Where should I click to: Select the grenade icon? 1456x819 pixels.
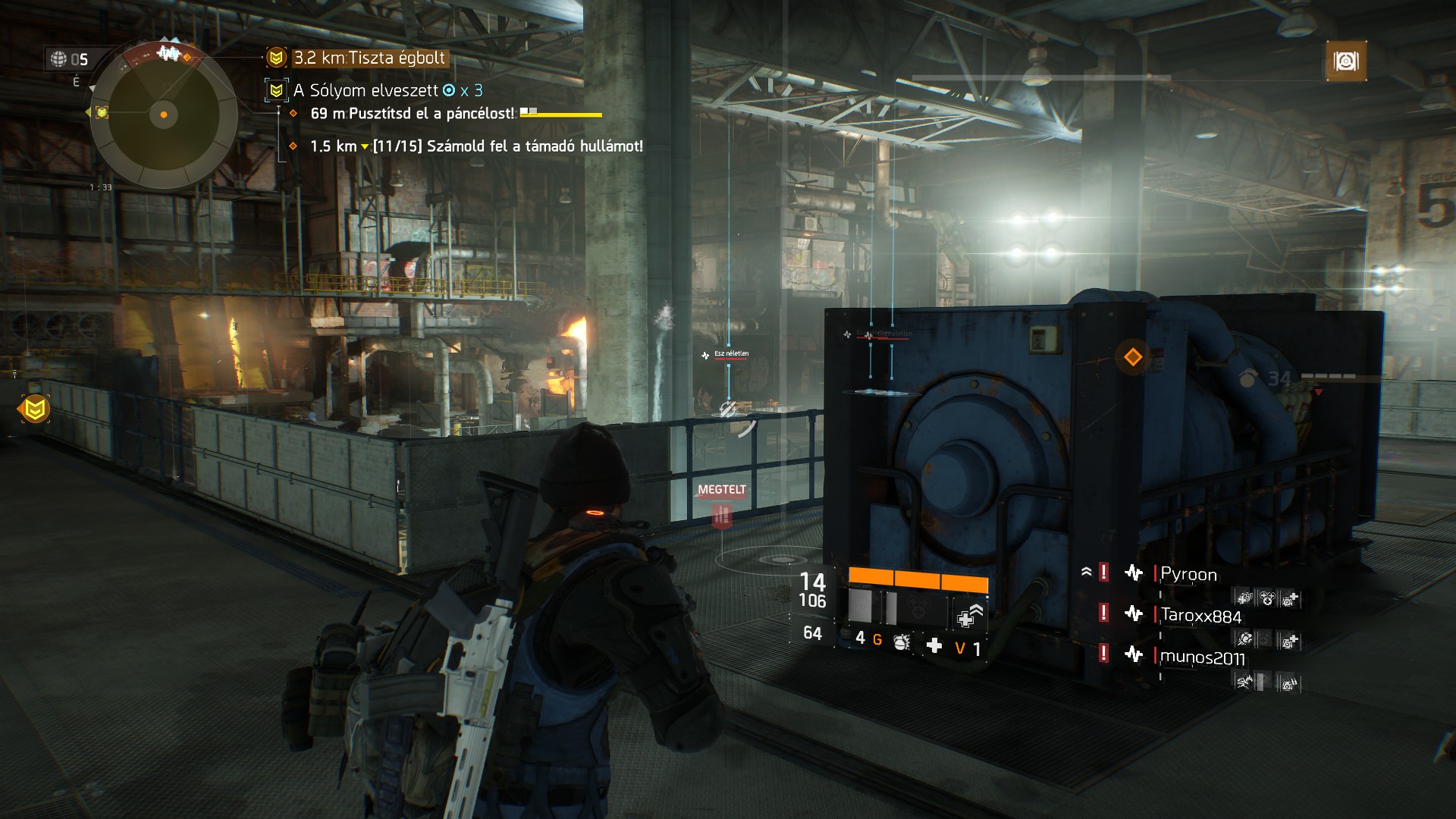(902, 642)
